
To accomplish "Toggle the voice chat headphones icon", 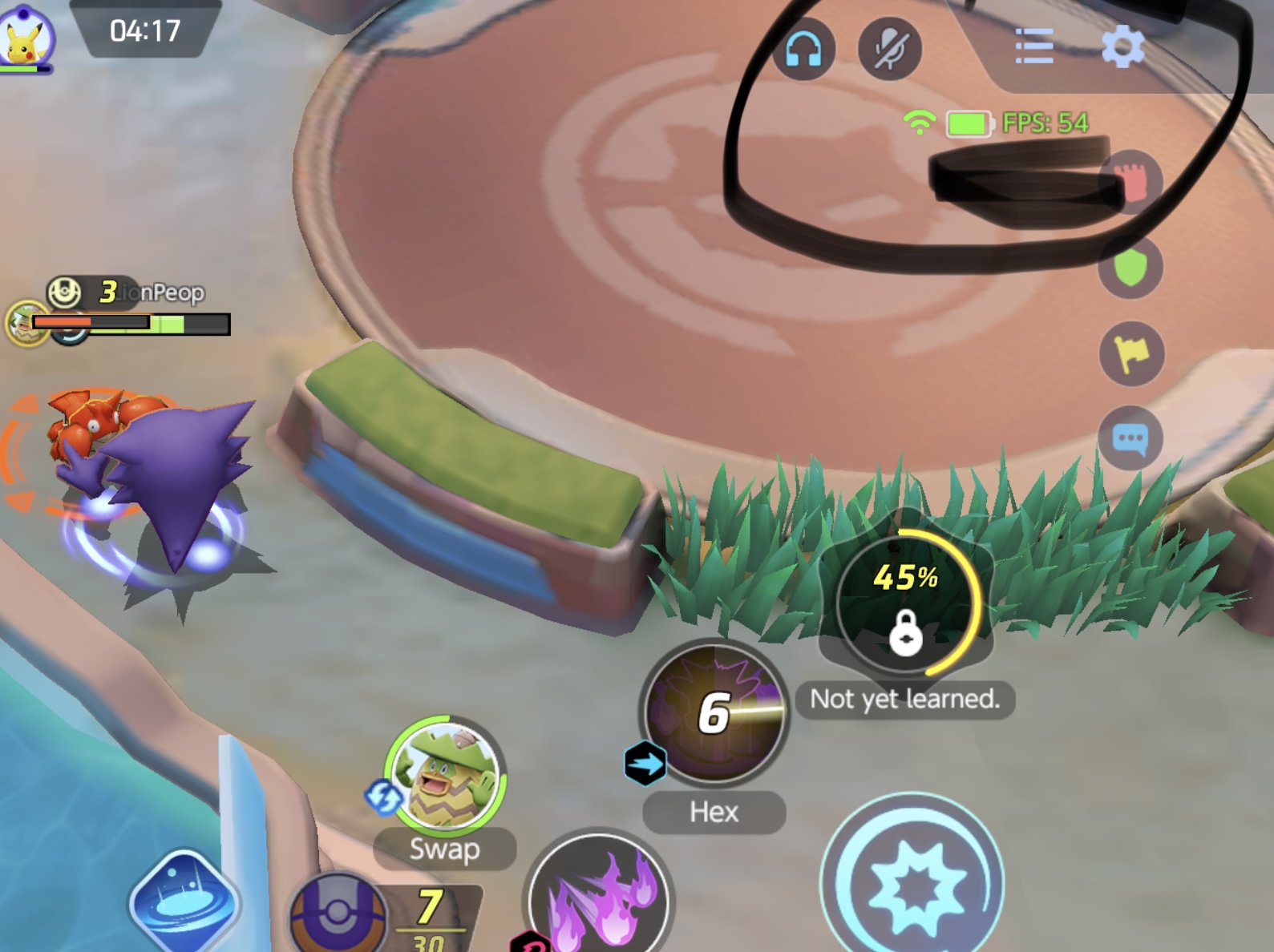I will (x=803, y=50).
